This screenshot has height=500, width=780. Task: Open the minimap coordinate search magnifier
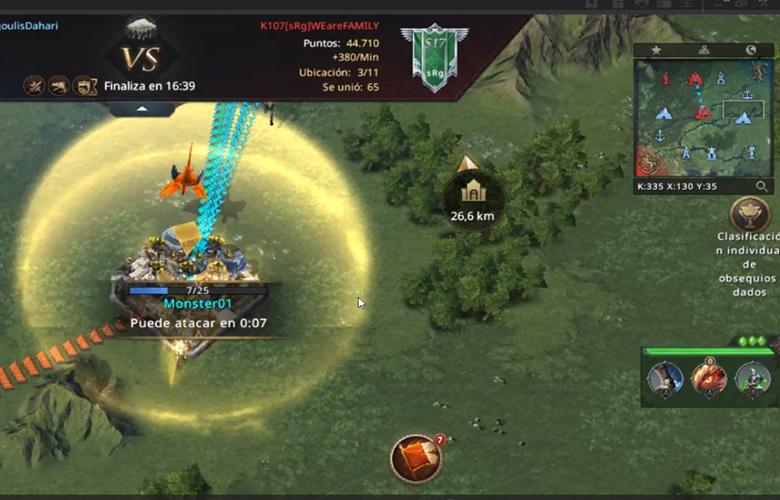(x=762, y=186)
